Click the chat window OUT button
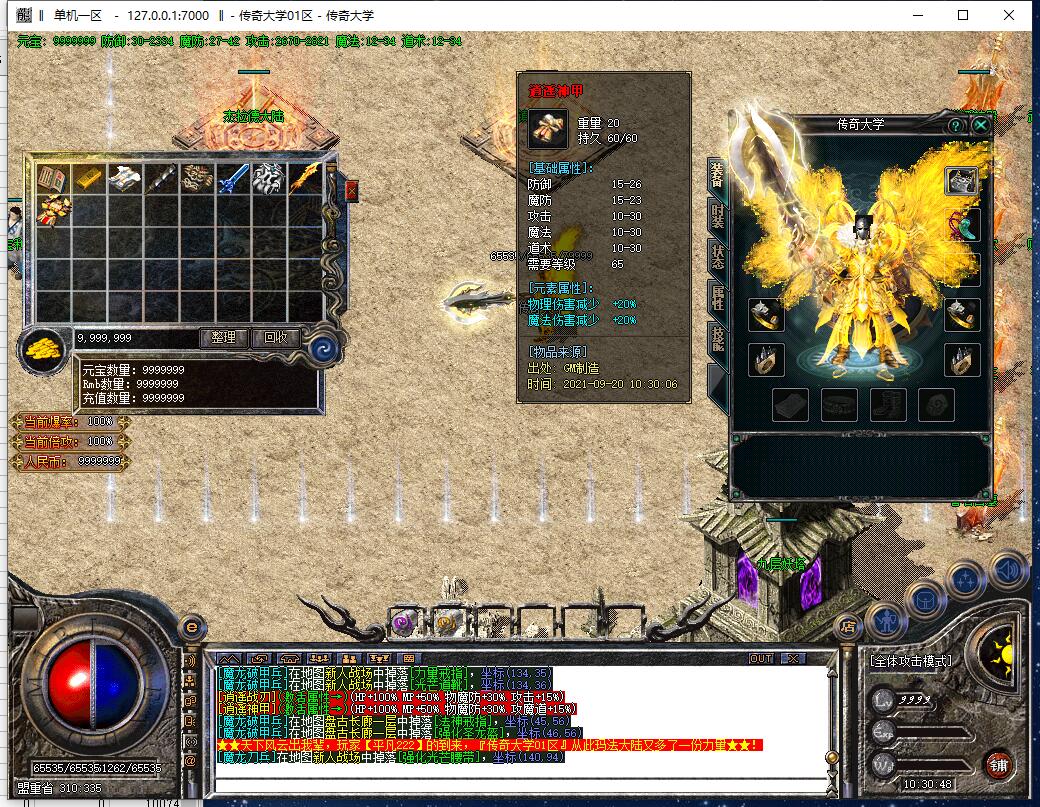 pos(761,658)
